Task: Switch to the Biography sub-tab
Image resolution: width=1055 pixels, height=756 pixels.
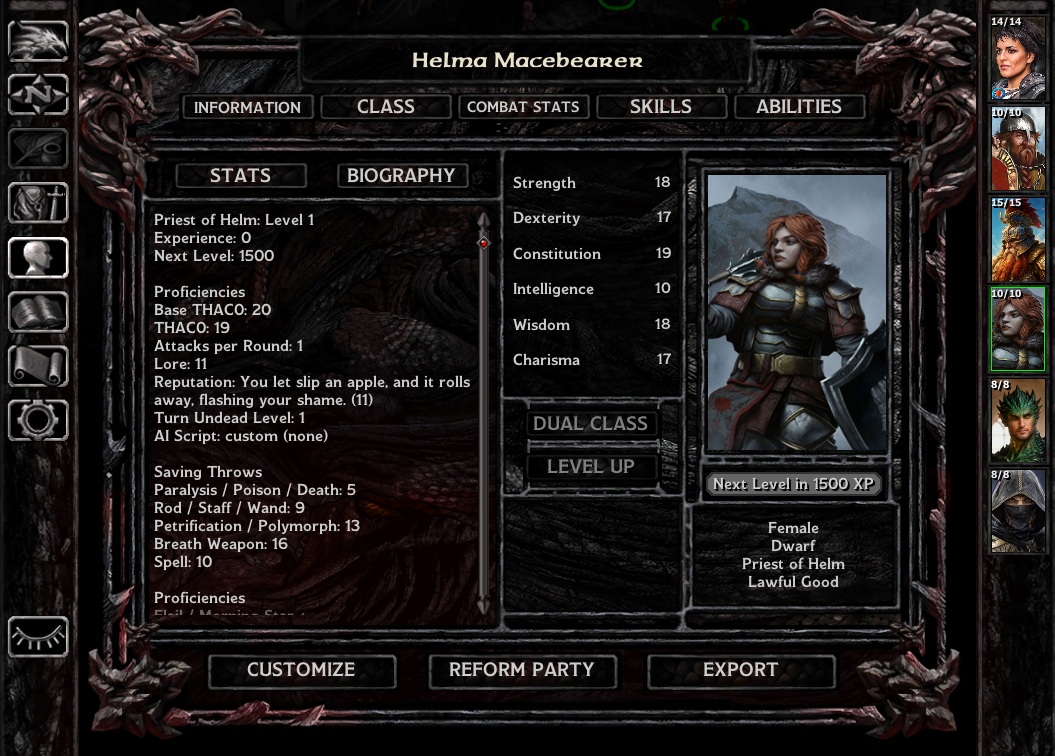Action: pyautogui.click(x=401, y=176)
